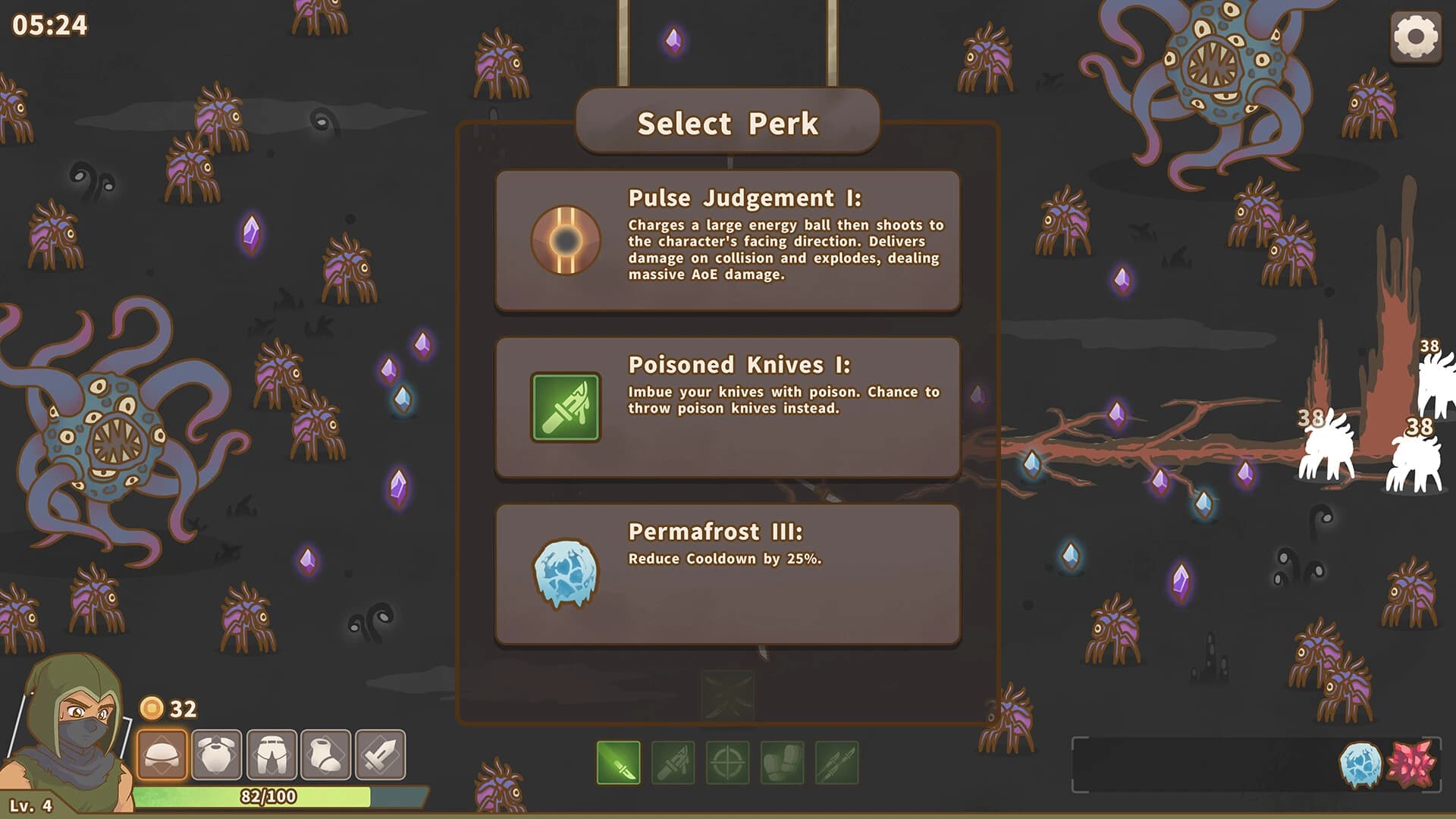This screenshot has width=1456, height=819.
Task: Select the glowing green knife skill icon
Action: coord(619,763)
